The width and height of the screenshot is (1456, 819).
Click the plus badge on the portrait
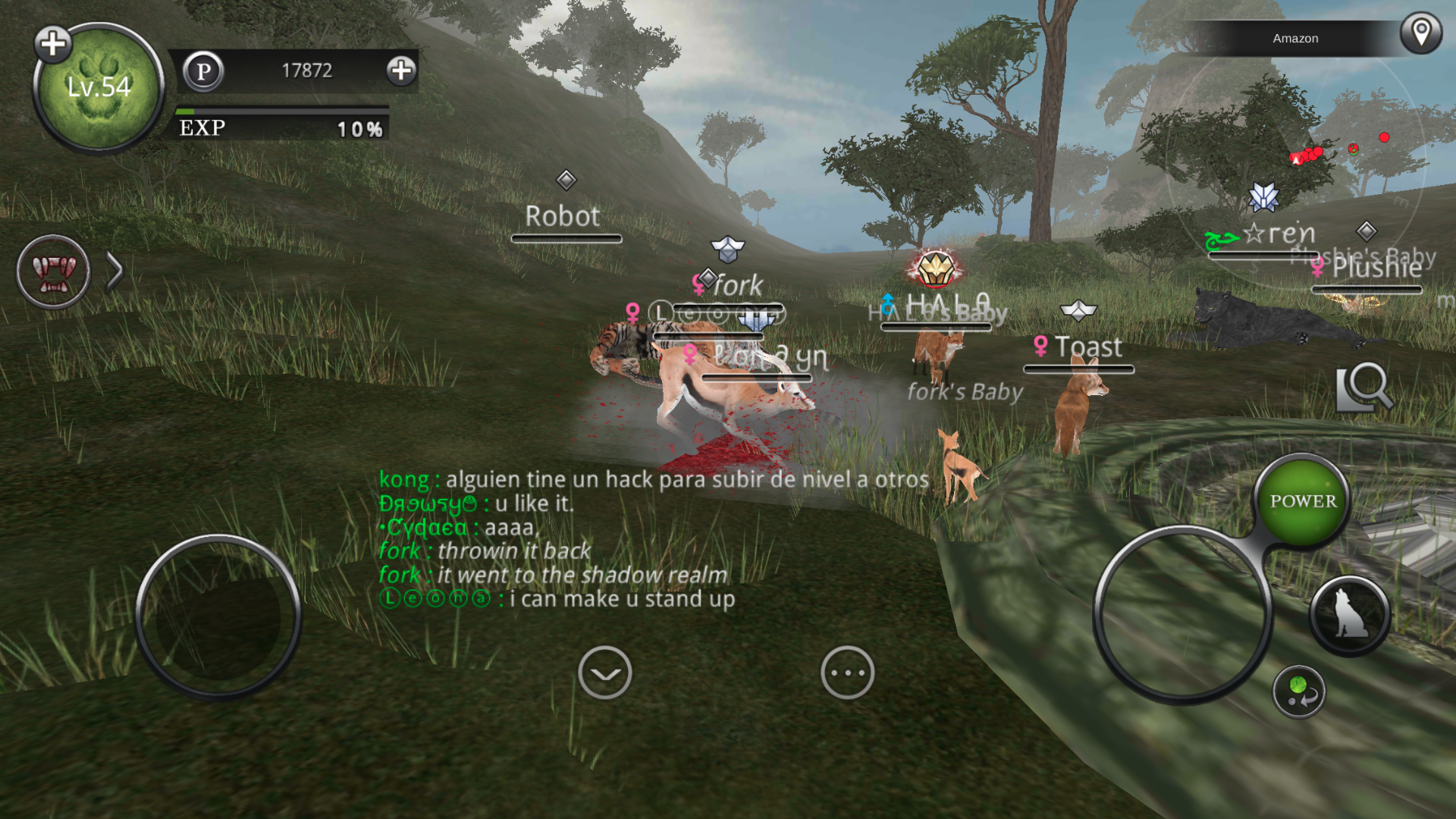point(53,44)
